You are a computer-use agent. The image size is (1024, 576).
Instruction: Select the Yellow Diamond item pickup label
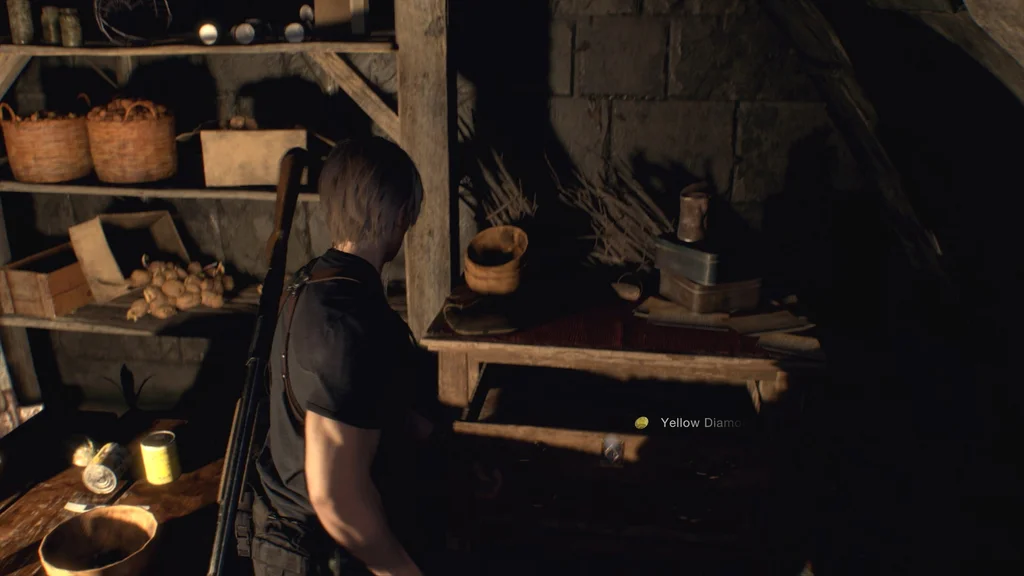click(699, 423)
